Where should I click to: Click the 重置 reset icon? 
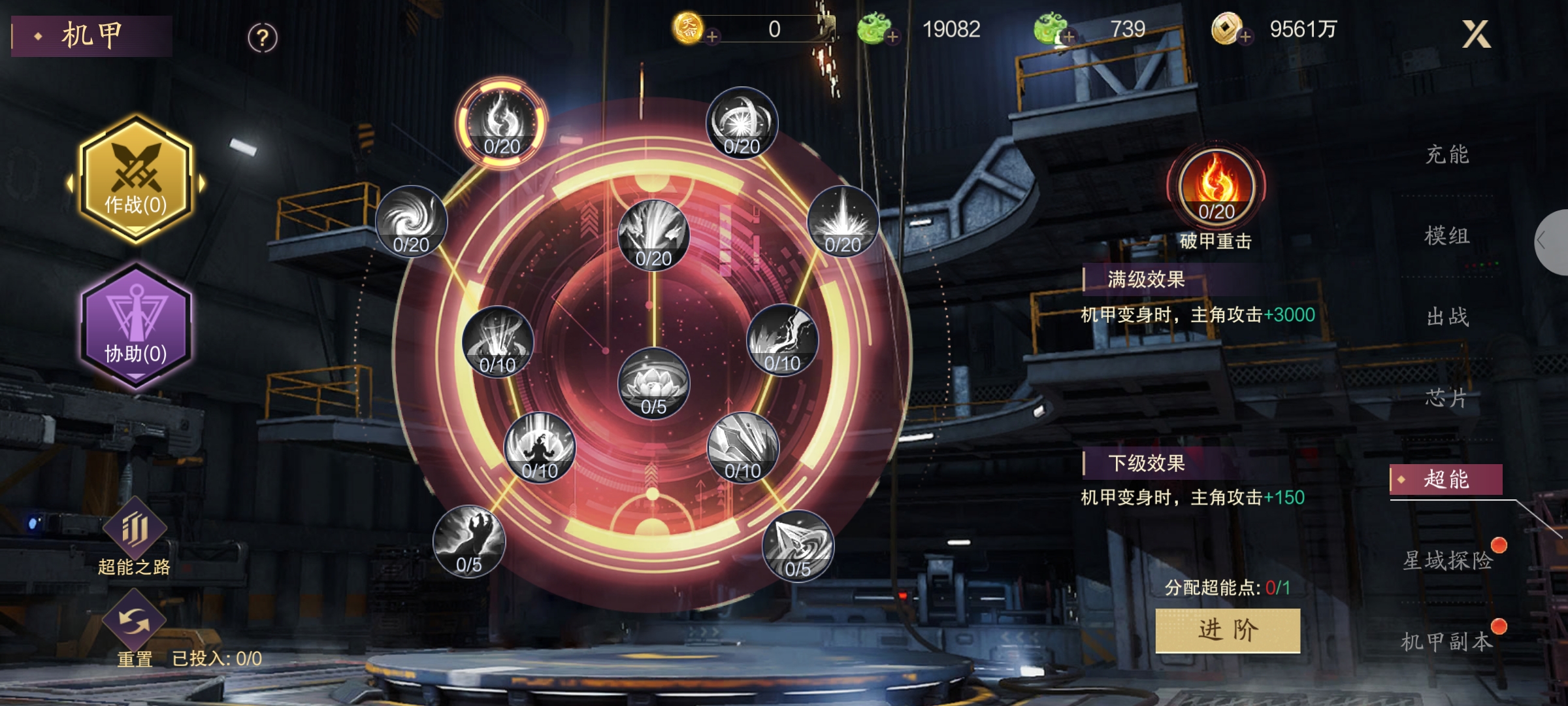134,621
